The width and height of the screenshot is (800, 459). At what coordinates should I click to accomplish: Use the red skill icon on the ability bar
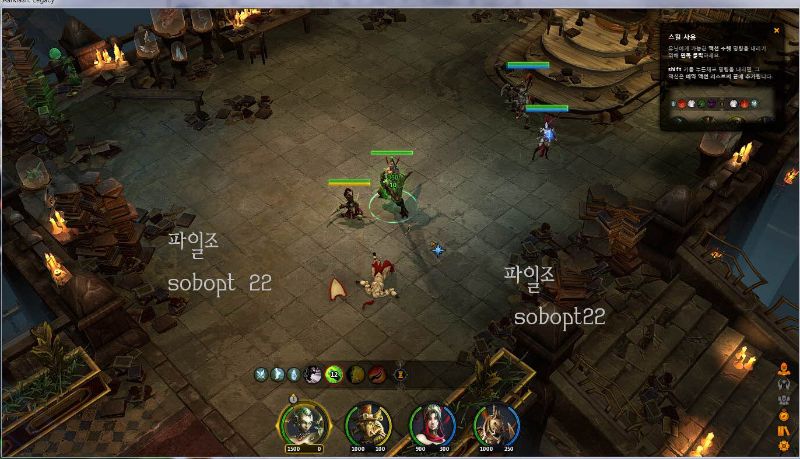point(378,375)
